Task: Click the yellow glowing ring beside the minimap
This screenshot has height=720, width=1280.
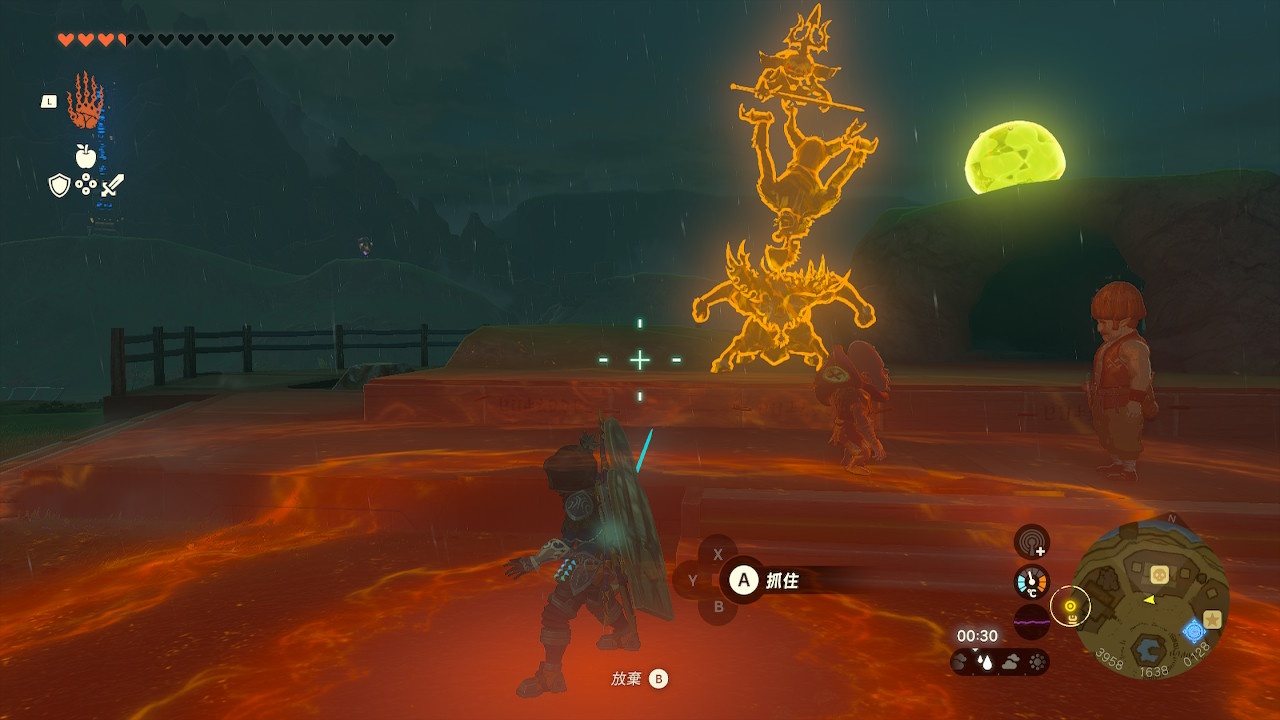Action: click(x=1070, y=606)
